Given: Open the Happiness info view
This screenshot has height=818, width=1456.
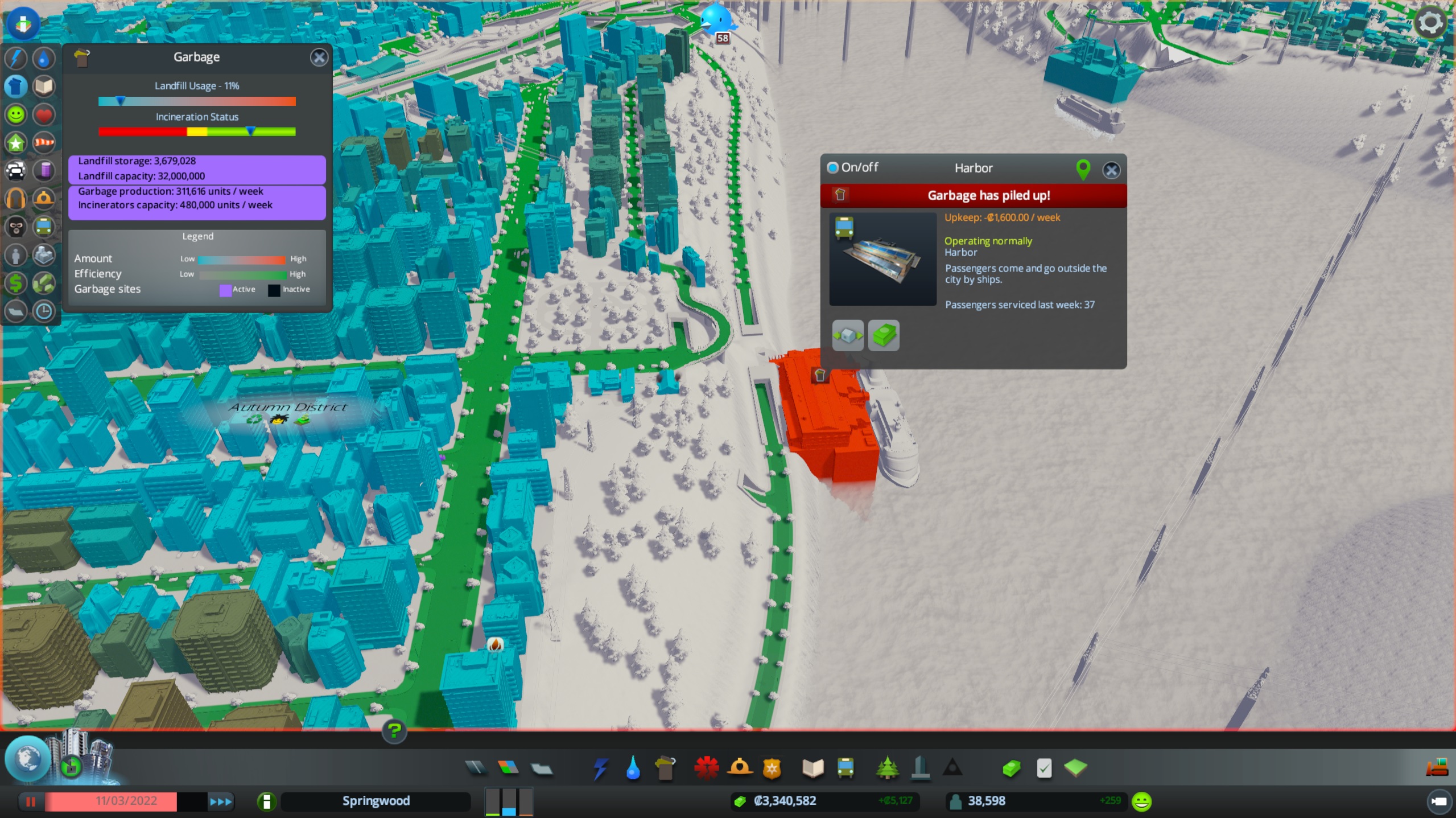Looking at the screenshot, I should pos(16,114).
